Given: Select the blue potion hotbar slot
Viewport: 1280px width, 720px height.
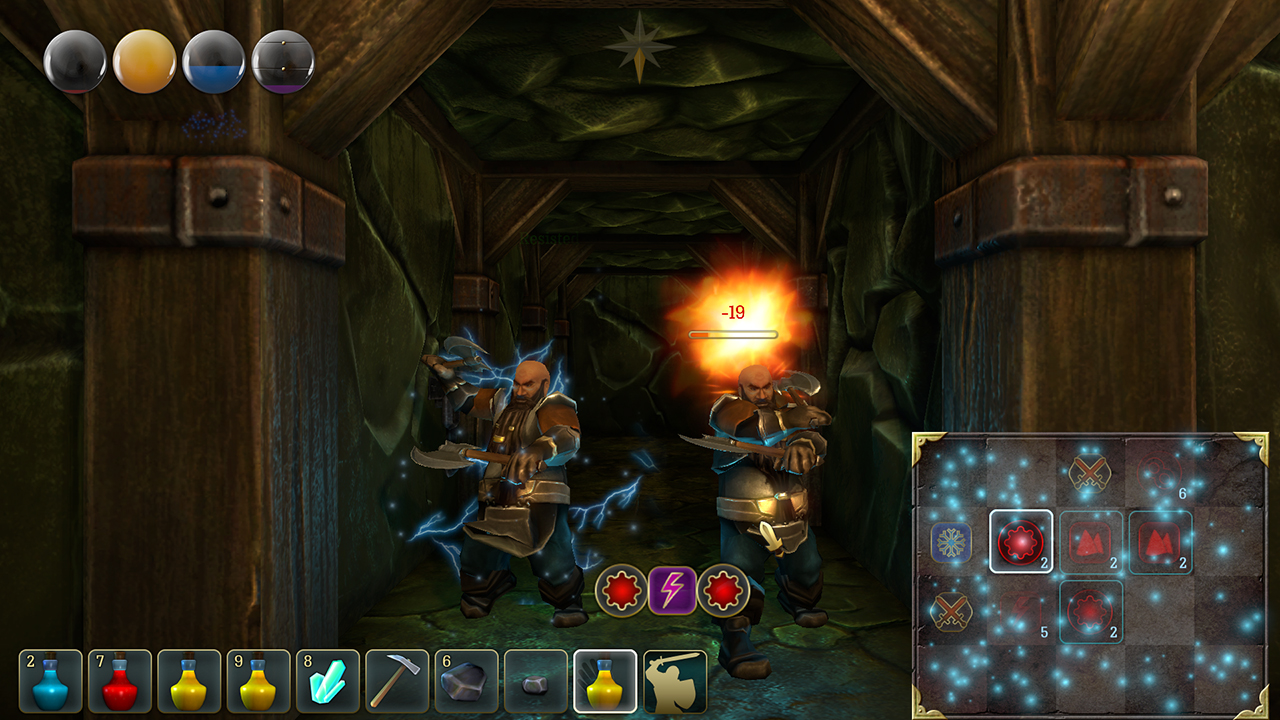Looking at the screenshot, I should pos(51,681).
